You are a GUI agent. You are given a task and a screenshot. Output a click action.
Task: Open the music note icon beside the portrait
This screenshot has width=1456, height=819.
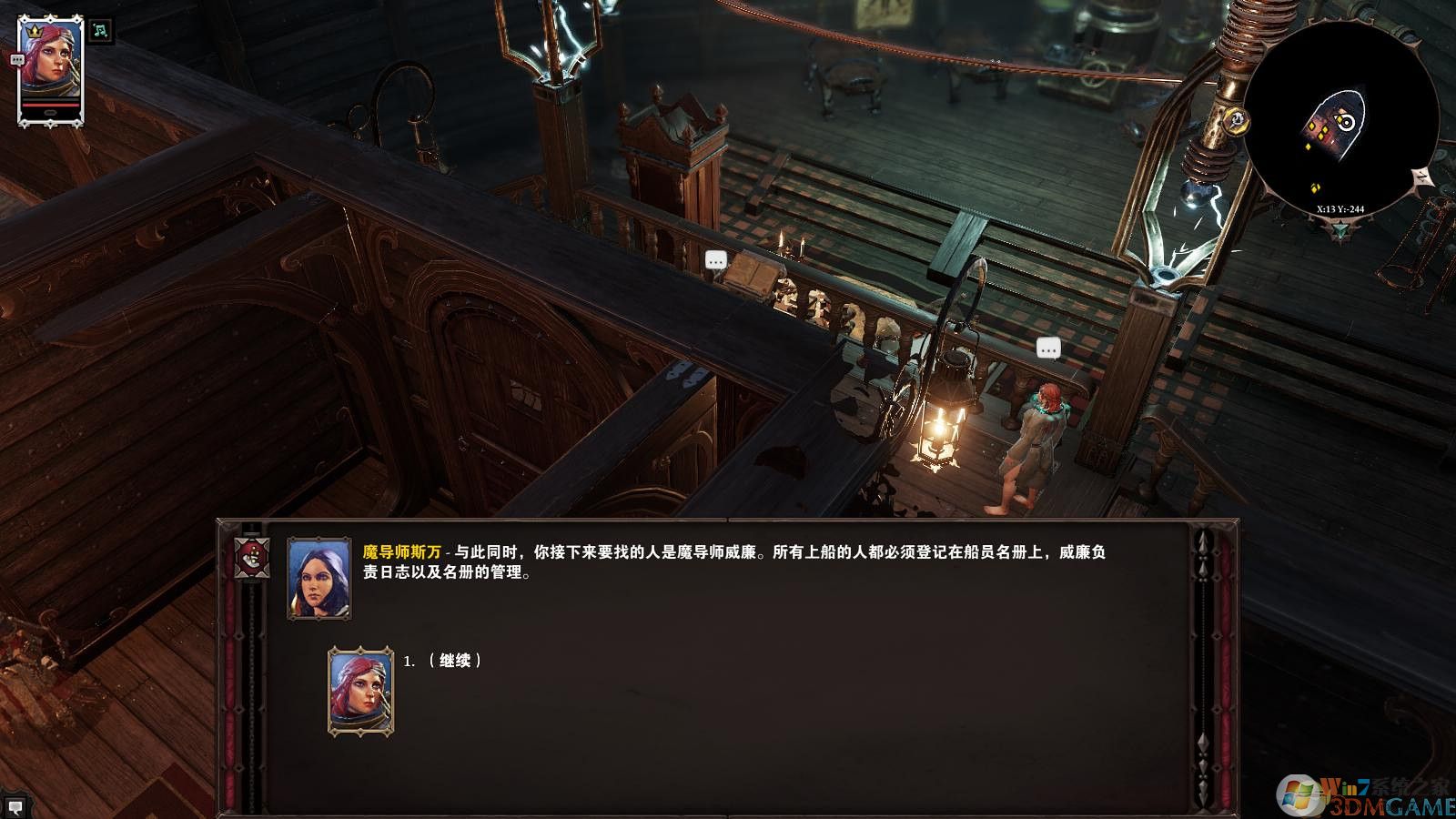pos(99,32)
